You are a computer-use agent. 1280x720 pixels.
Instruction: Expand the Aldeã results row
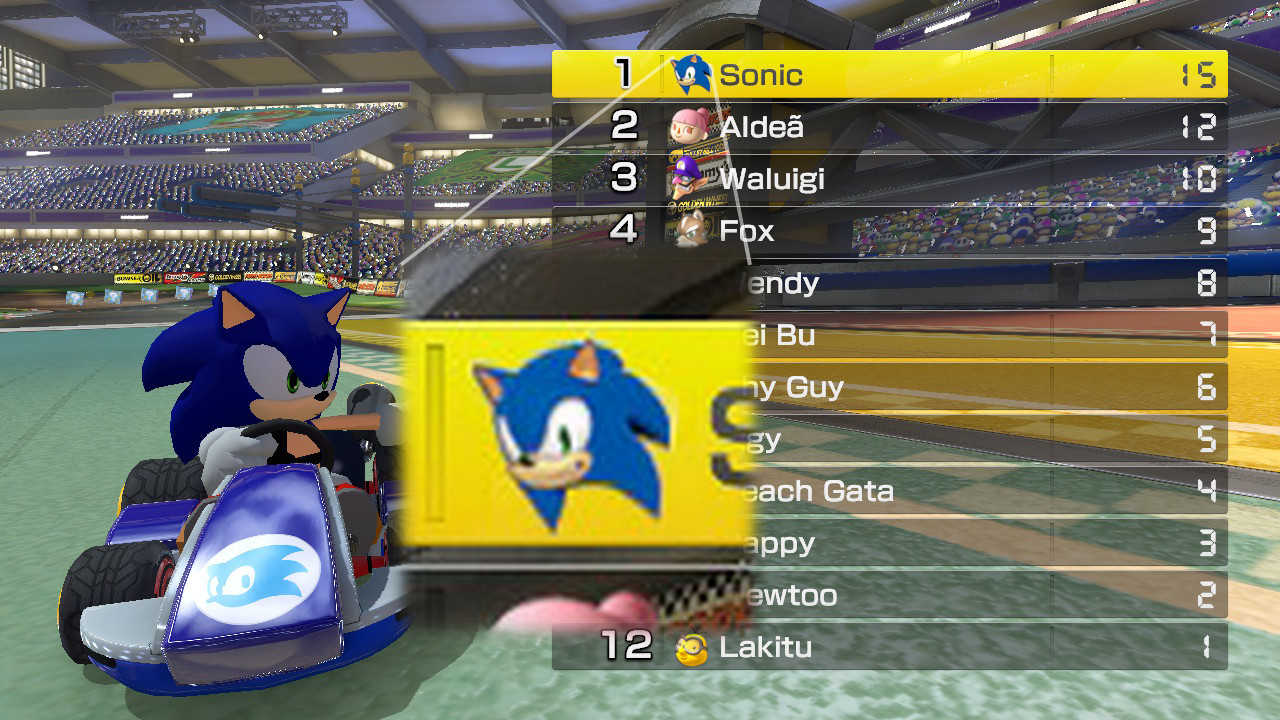[950, 125]
